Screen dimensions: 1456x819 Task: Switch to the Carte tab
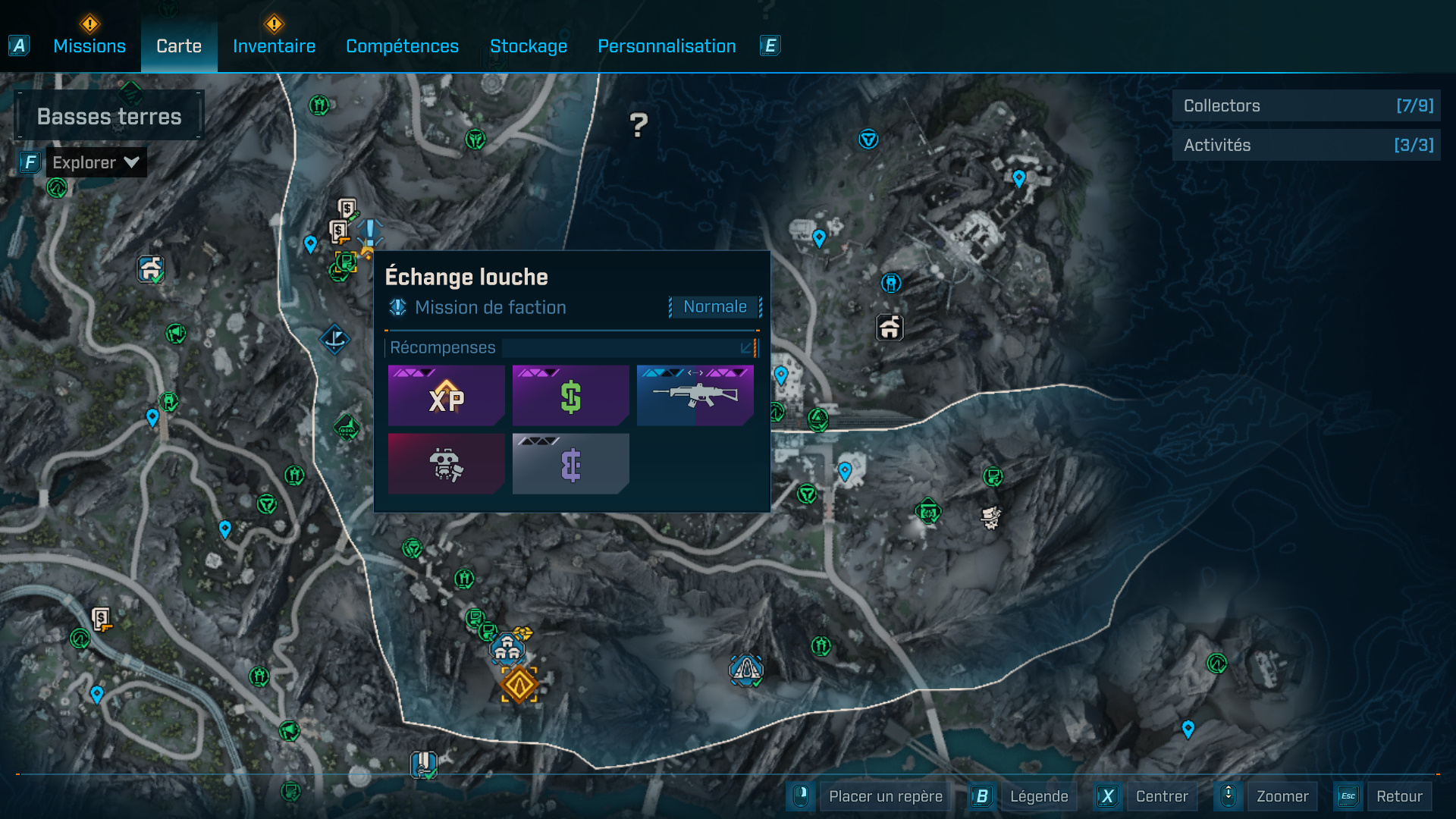coord(179,46)
